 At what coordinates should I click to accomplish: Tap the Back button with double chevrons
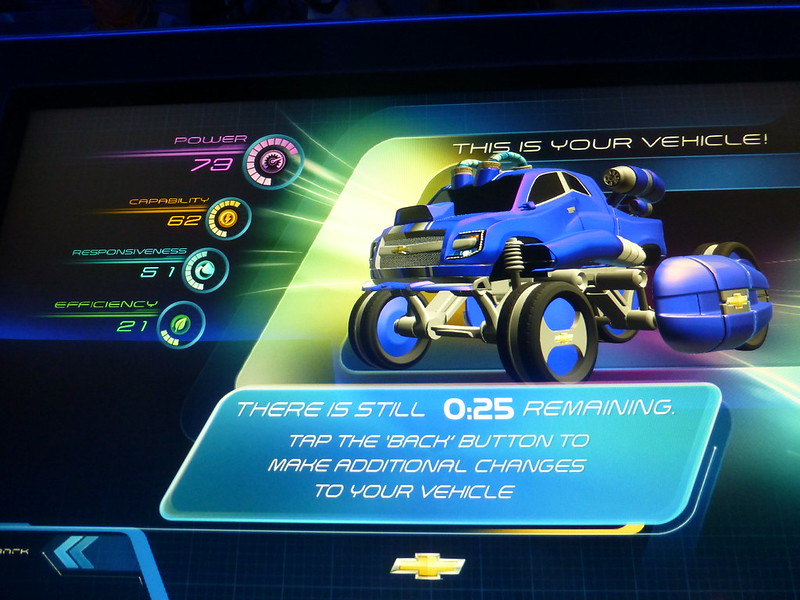coord(75,552)
